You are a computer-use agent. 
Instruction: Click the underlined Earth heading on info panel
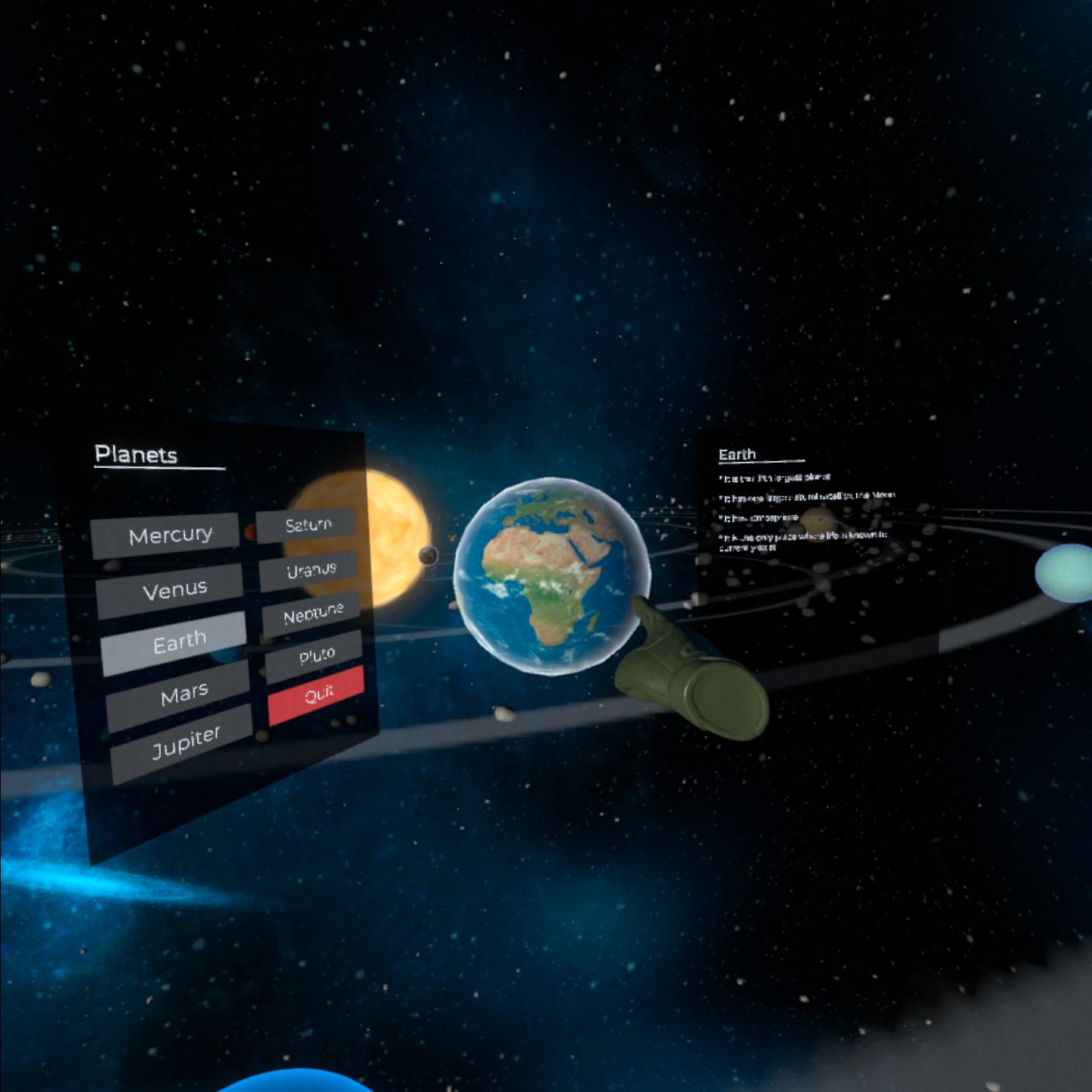737,453
